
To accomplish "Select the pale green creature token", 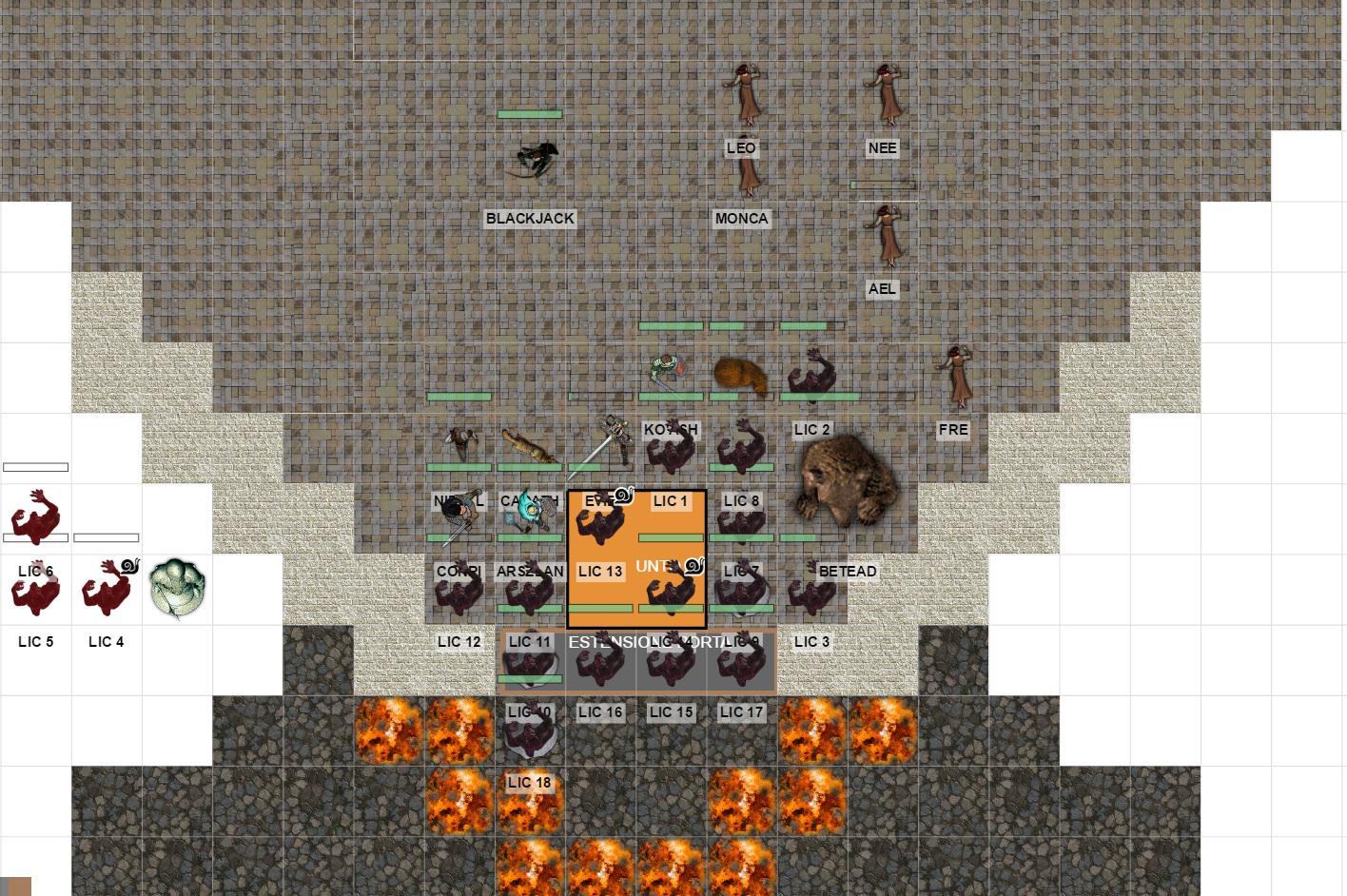I will click(x=177, y=589).
